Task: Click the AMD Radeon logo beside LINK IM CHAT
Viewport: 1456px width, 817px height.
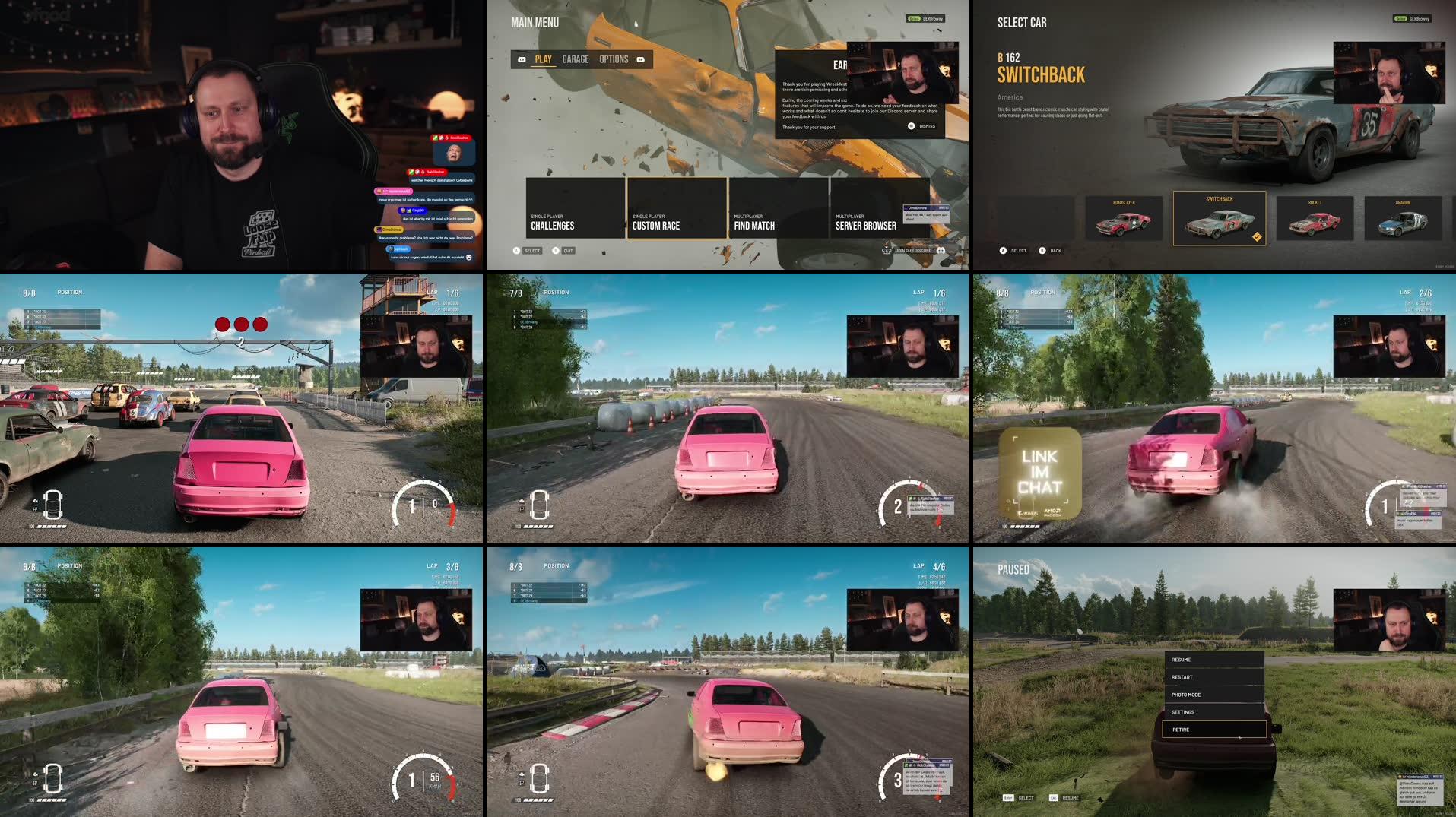Action: [1052, 511]
